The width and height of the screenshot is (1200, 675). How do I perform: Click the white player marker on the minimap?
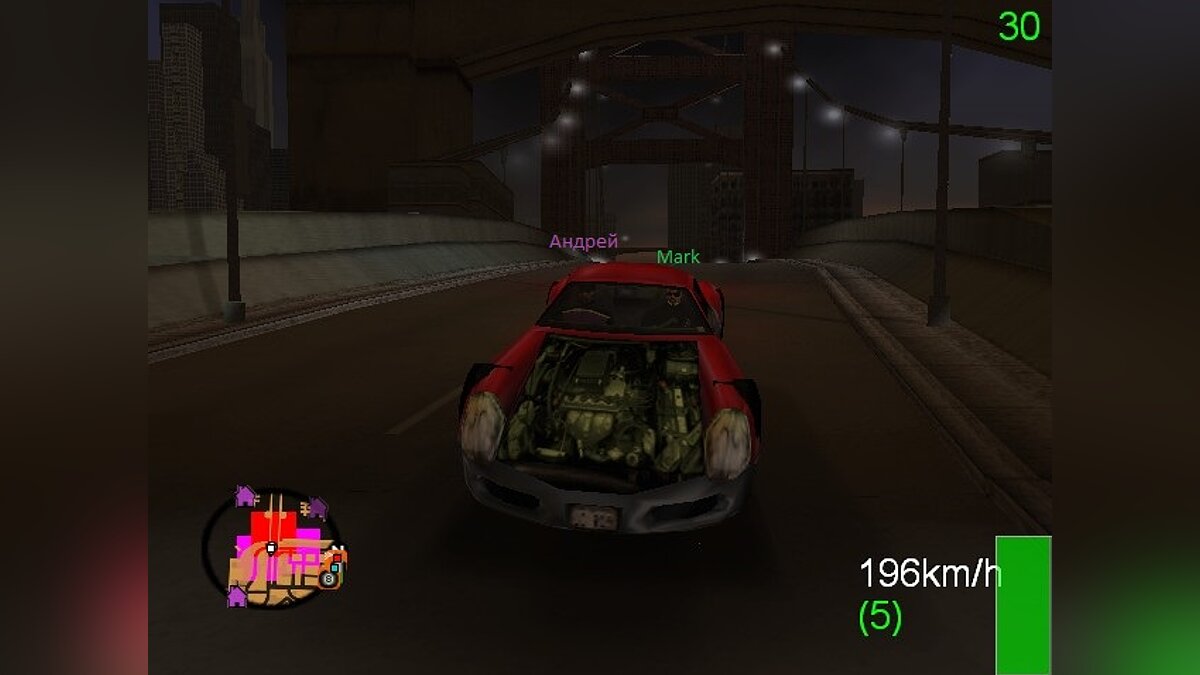coord(270,548)
